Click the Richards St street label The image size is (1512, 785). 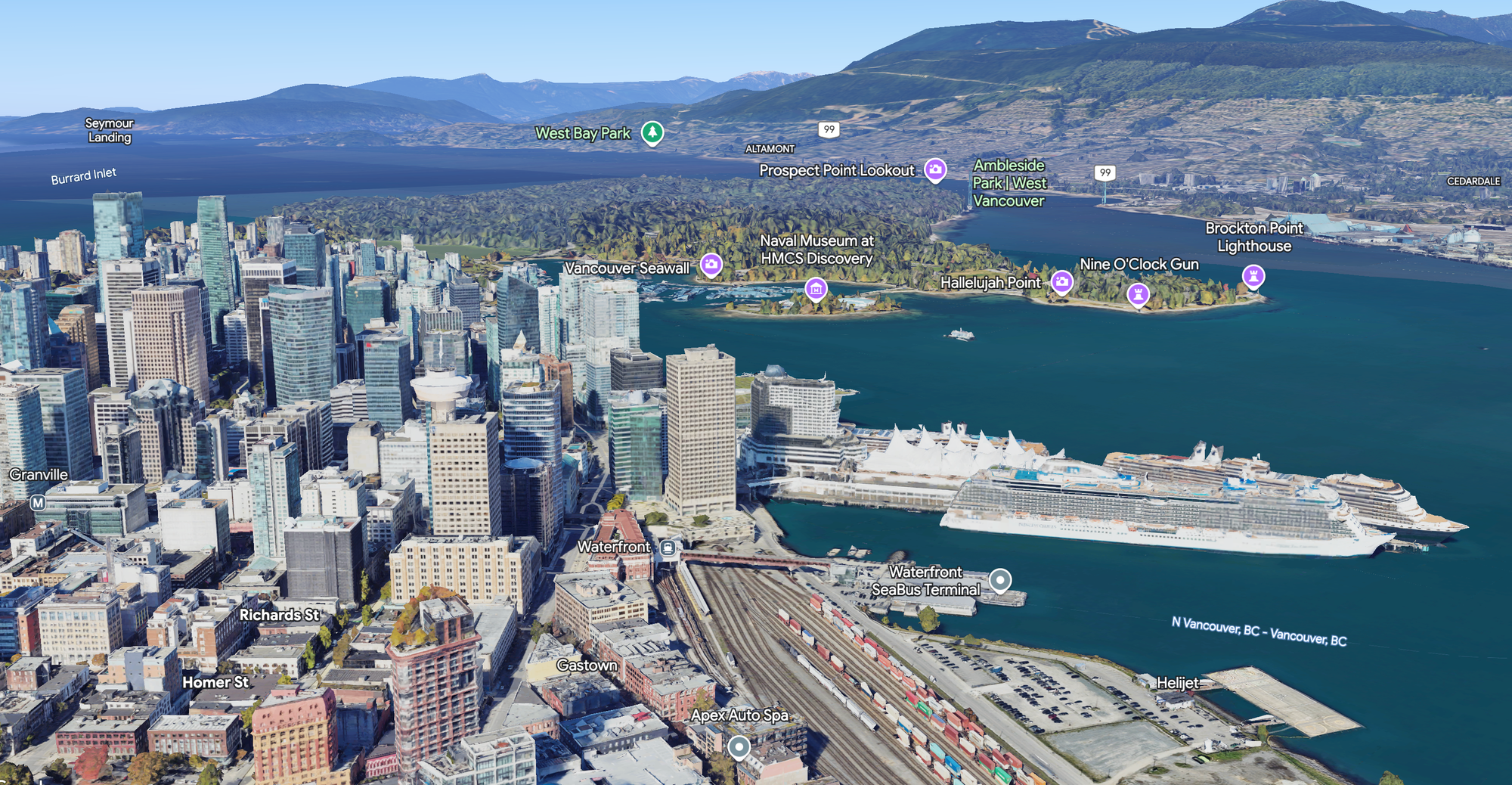(x=280, y=616)
